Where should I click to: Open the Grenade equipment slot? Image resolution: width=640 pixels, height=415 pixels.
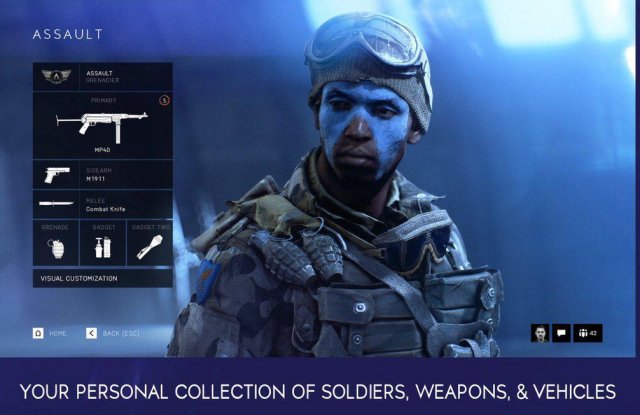click(55, 245)
